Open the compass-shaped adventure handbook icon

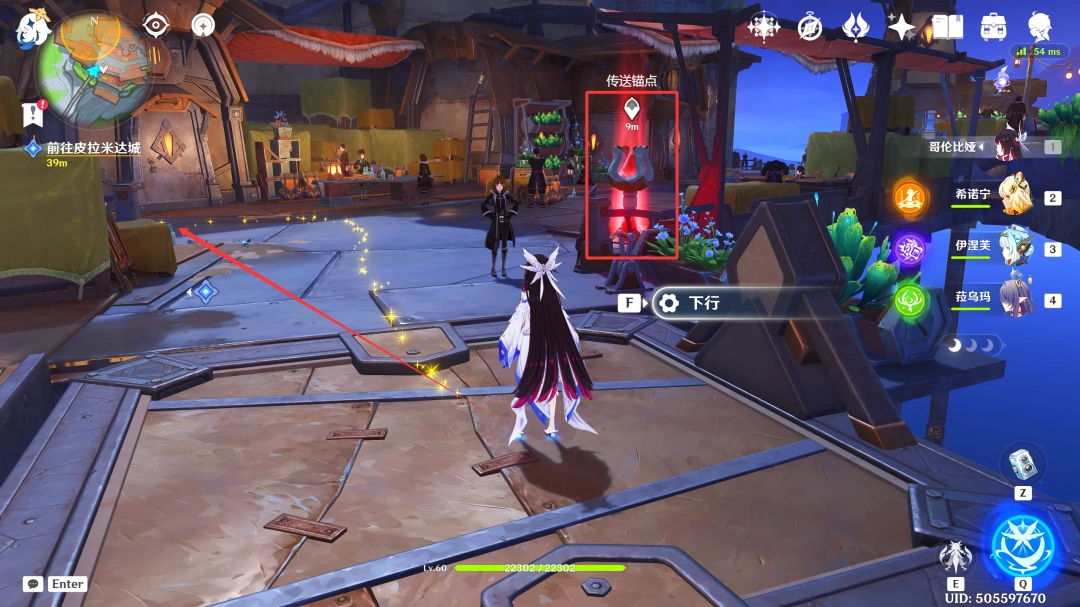810,27
